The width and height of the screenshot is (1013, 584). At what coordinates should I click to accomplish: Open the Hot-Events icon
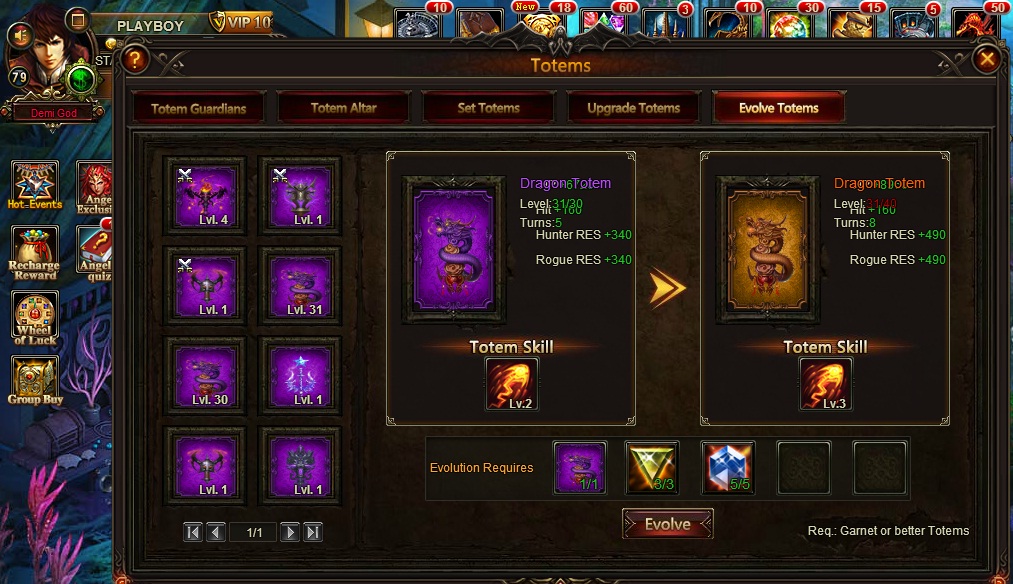point(35,185)
